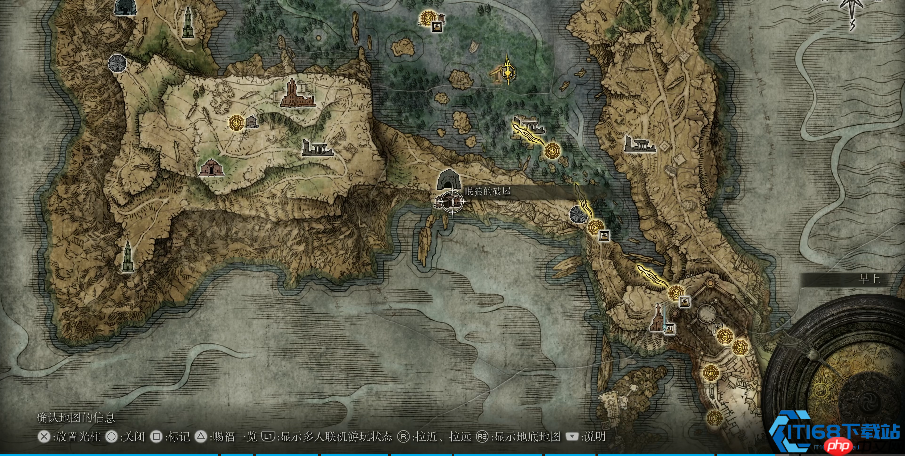Select the dark round marker on the western coast
This screenshot has height=456, width=905.
click(x=117, y=63)
